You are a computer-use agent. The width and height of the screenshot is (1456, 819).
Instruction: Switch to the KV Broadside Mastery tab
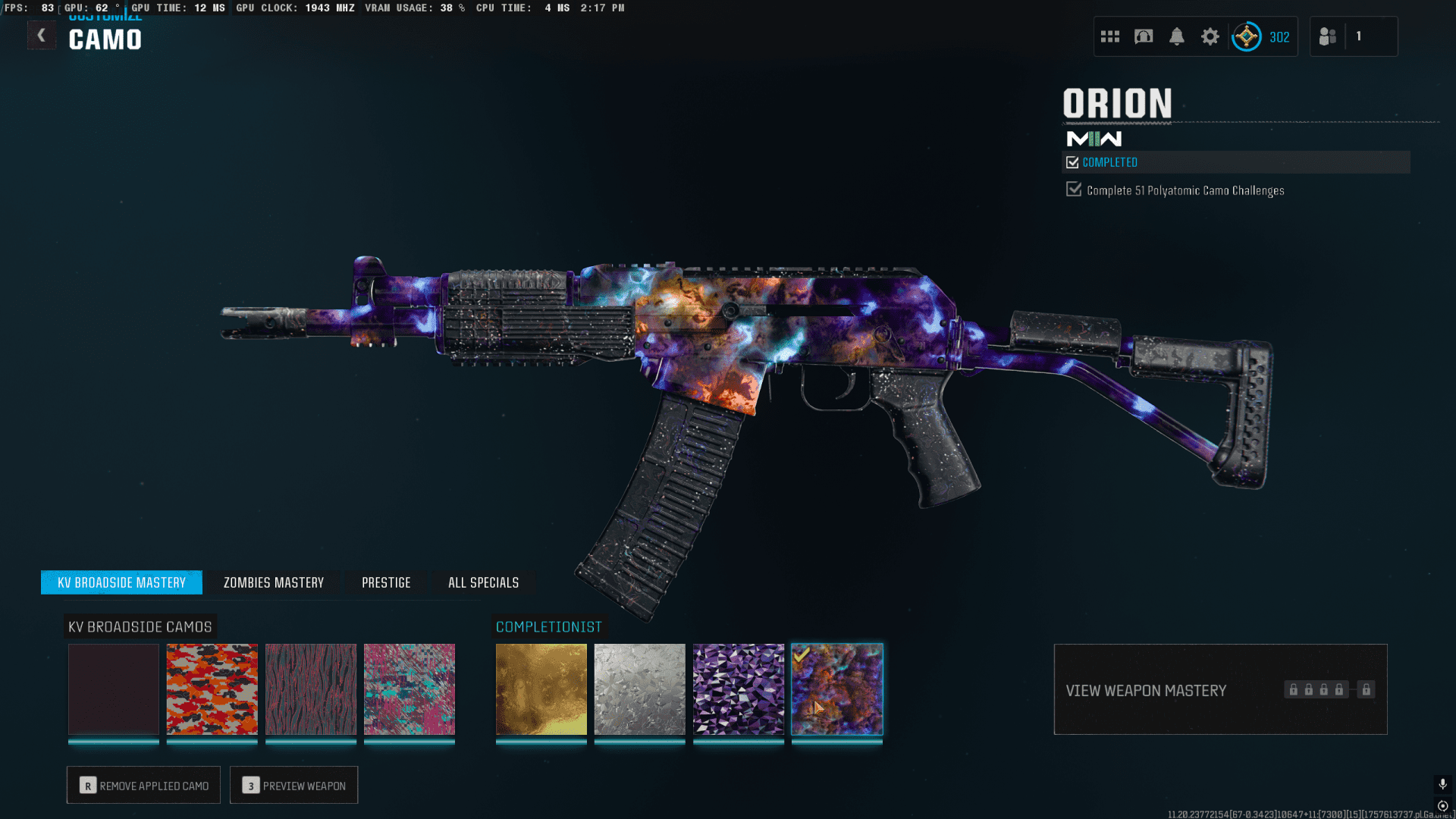121,582
